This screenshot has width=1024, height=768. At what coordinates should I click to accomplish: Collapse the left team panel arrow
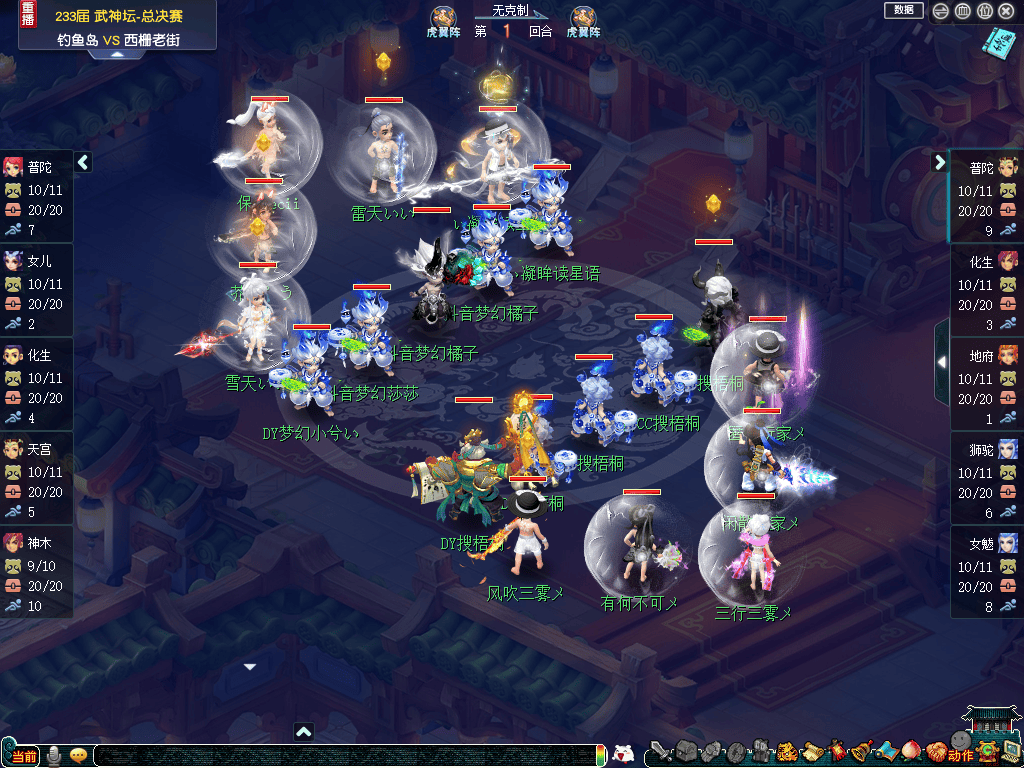coord(83,162)
